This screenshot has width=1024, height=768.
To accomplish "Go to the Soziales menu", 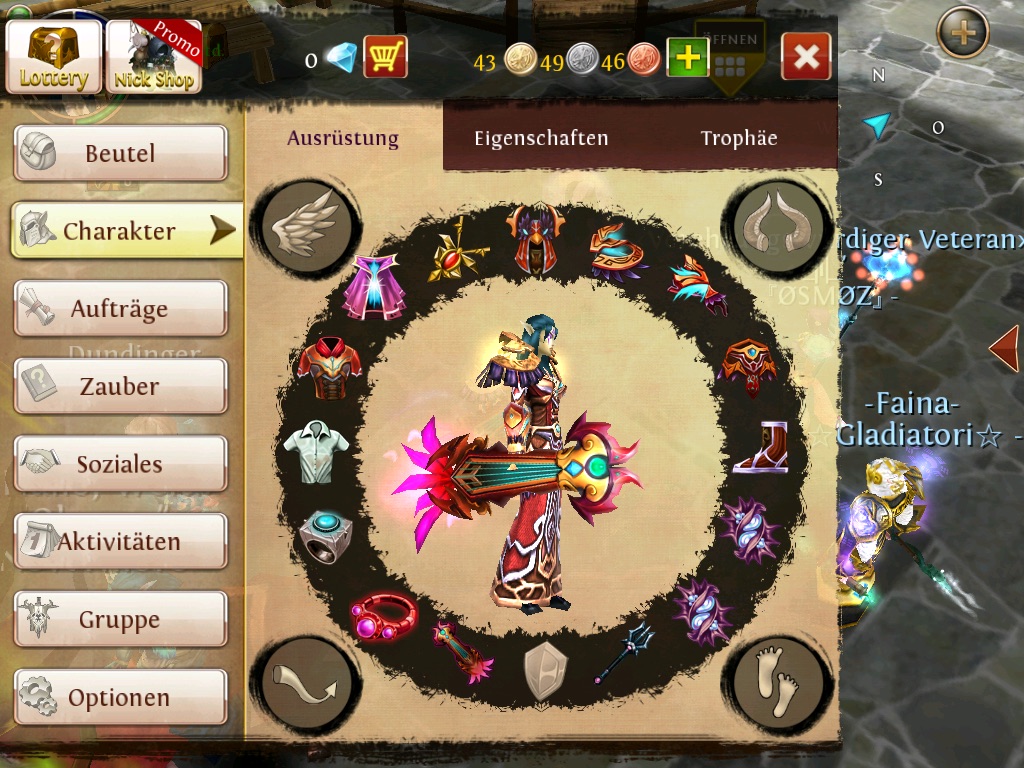I will click(120, 464).
